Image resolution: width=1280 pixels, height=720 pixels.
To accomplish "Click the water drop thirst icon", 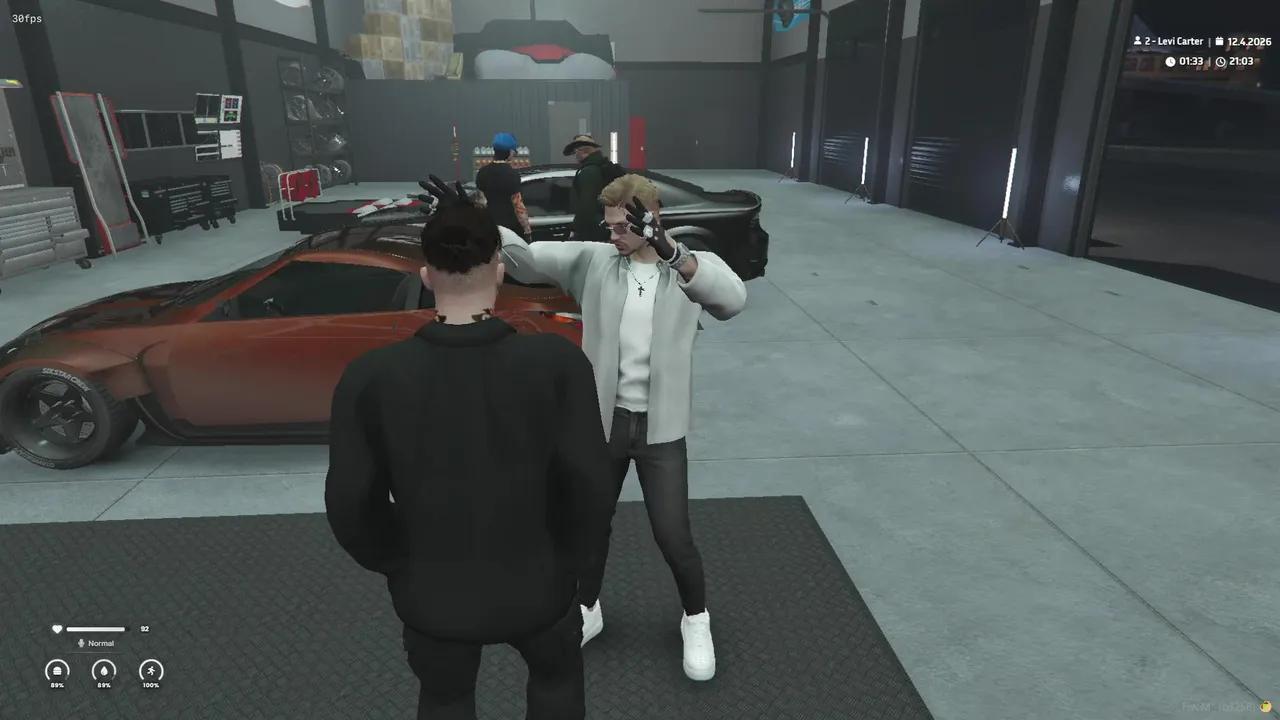I will pos(104,671).
